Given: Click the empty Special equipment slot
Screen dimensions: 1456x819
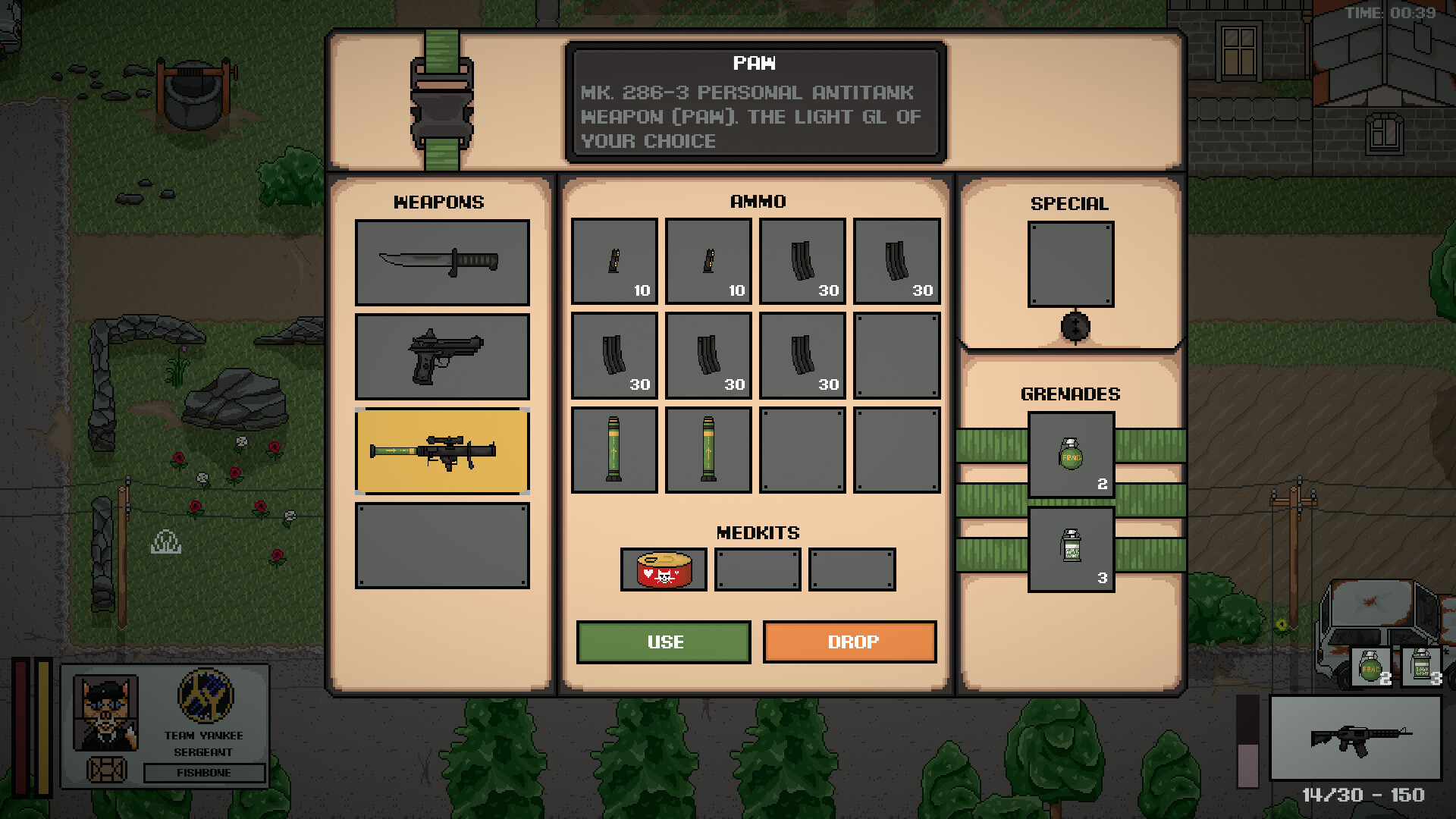Looking at the screenshot, I should tap(1070, 265).
